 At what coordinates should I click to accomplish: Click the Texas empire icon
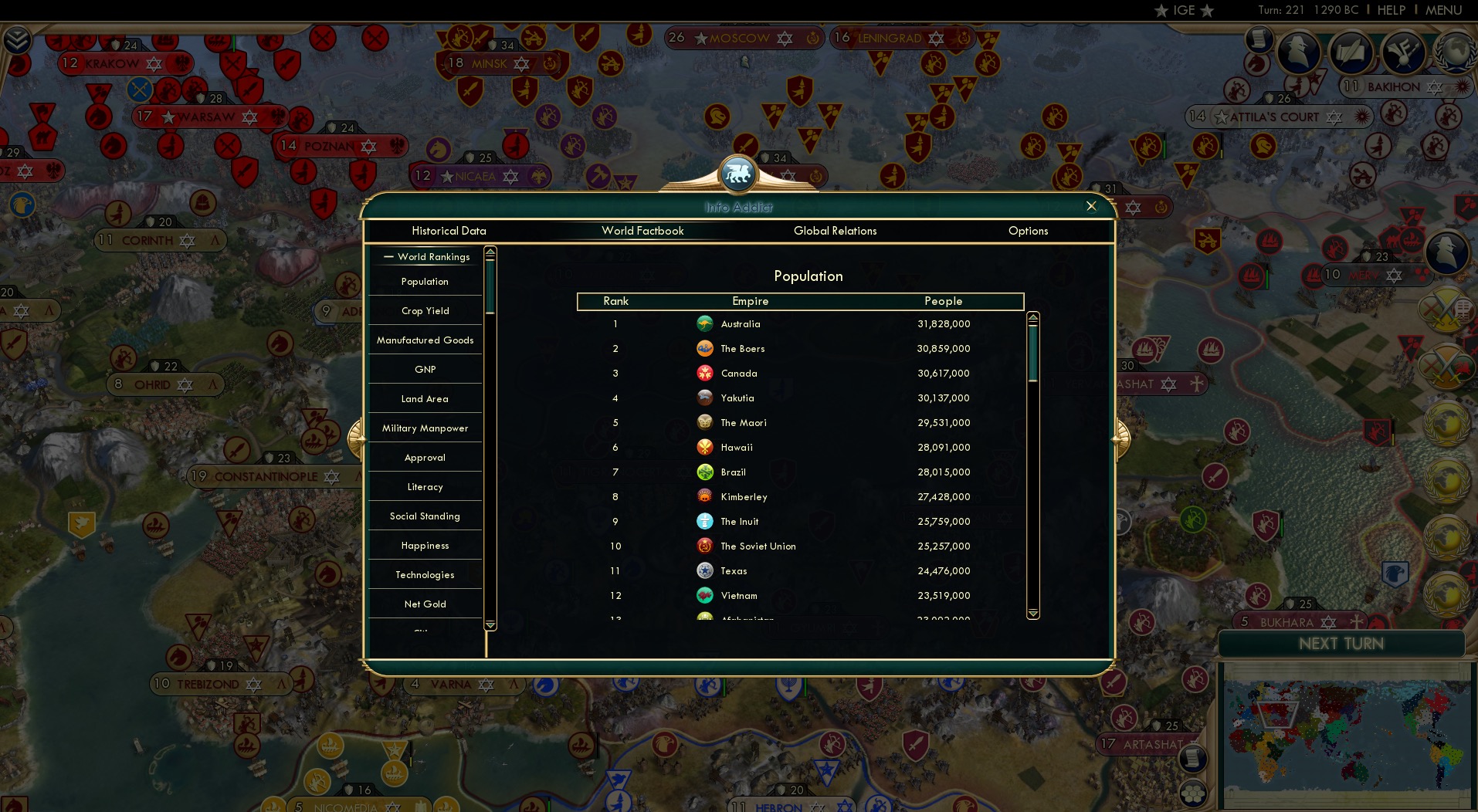pyautogui.click(x=705, y=570)
